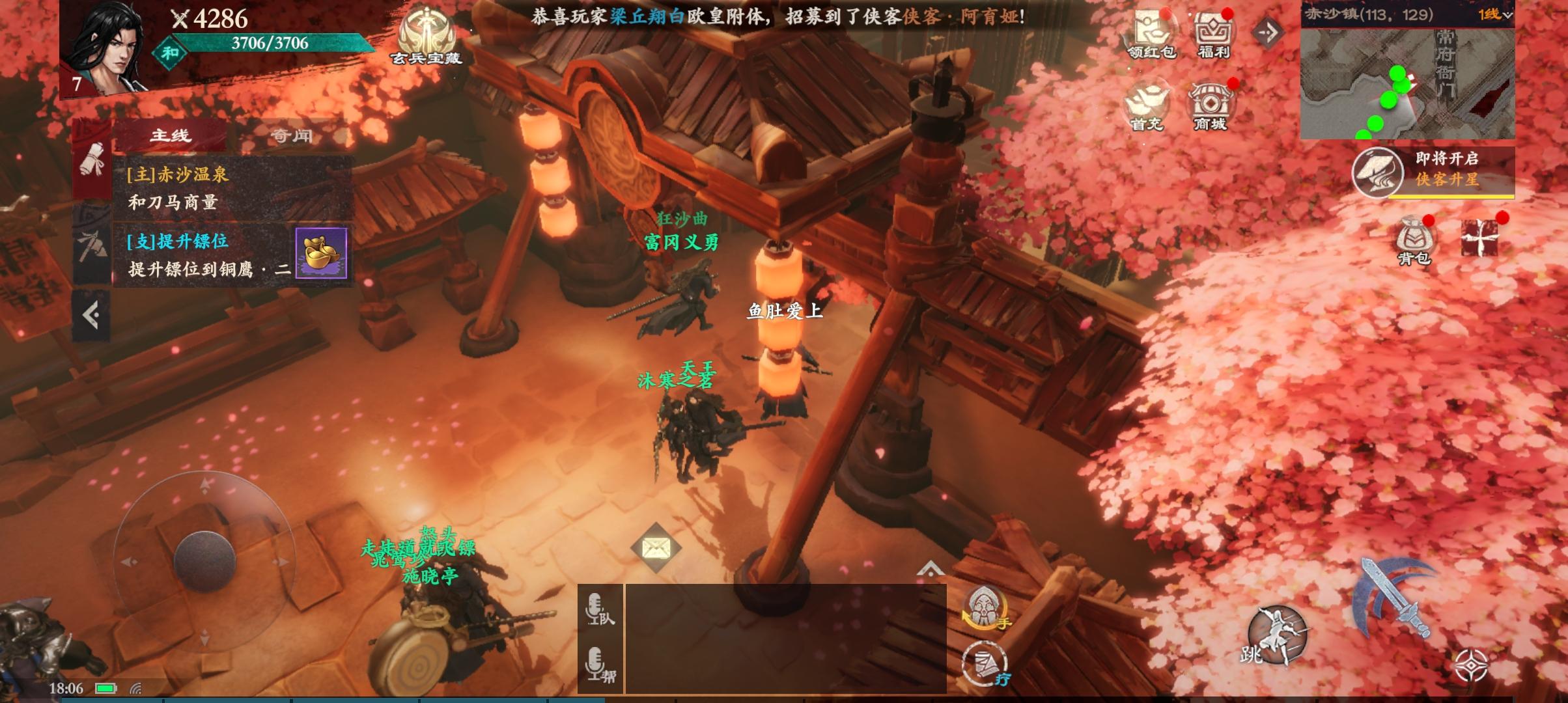Switch to the 奇闻 quest tab
Screen dimensions: 1568x703
click(290, 135)
